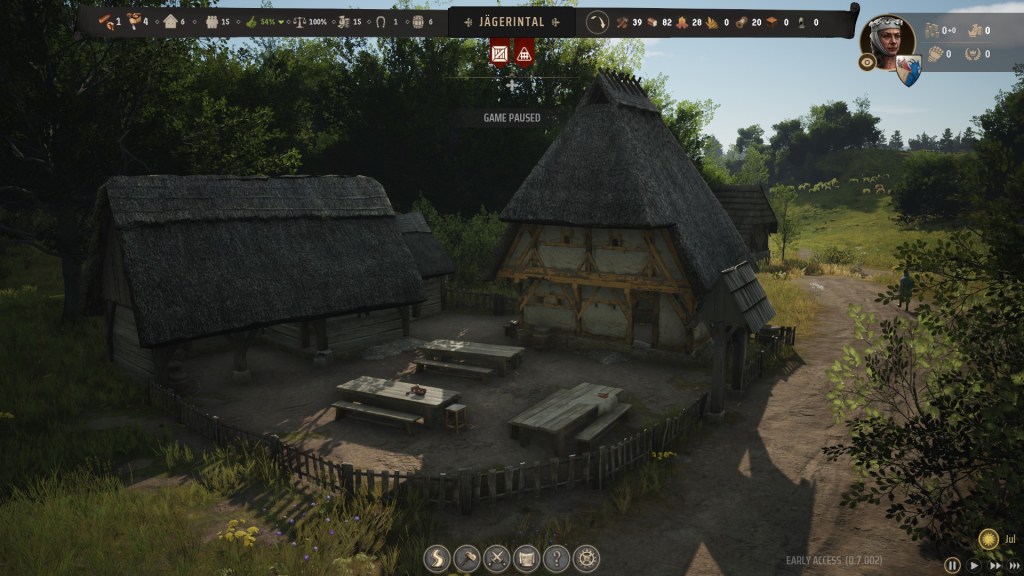Viewport: 1024px width, 576px height.
Task: Open the crossed swords army menu
Action: click(x=497, y=558)
